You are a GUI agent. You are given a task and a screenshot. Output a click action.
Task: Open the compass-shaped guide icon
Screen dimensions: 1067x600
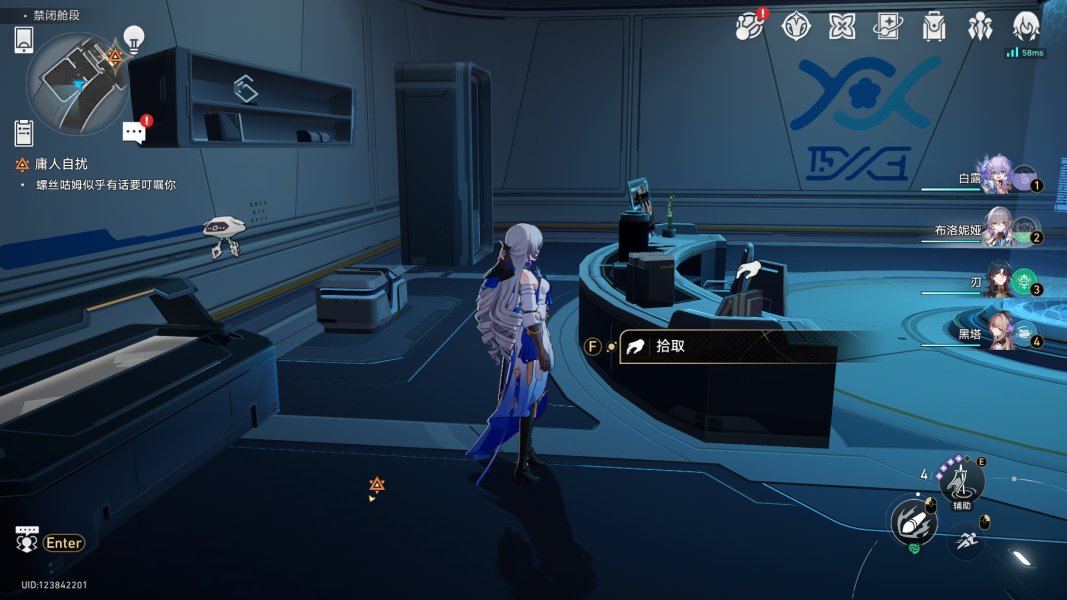(x=795, y=26)
